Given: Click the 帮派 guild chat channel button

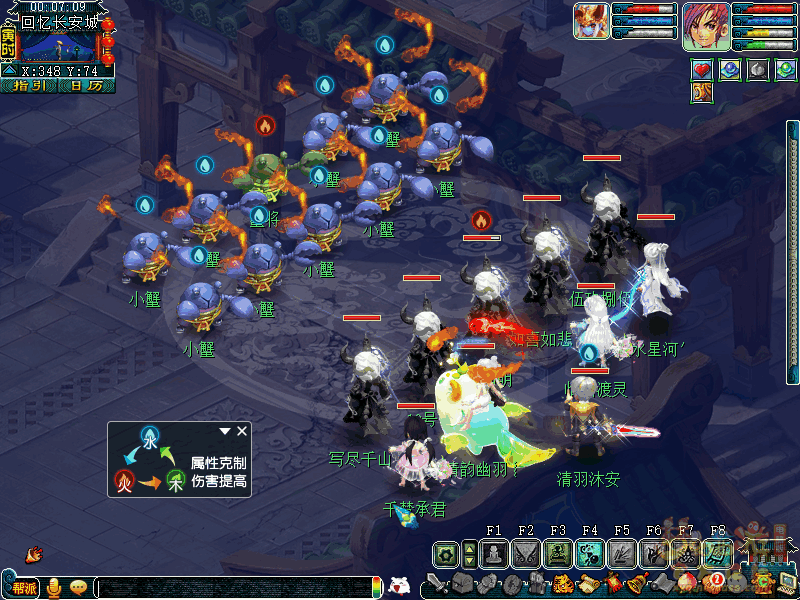Looking at the screenshot, I should (x=24, y=587).
